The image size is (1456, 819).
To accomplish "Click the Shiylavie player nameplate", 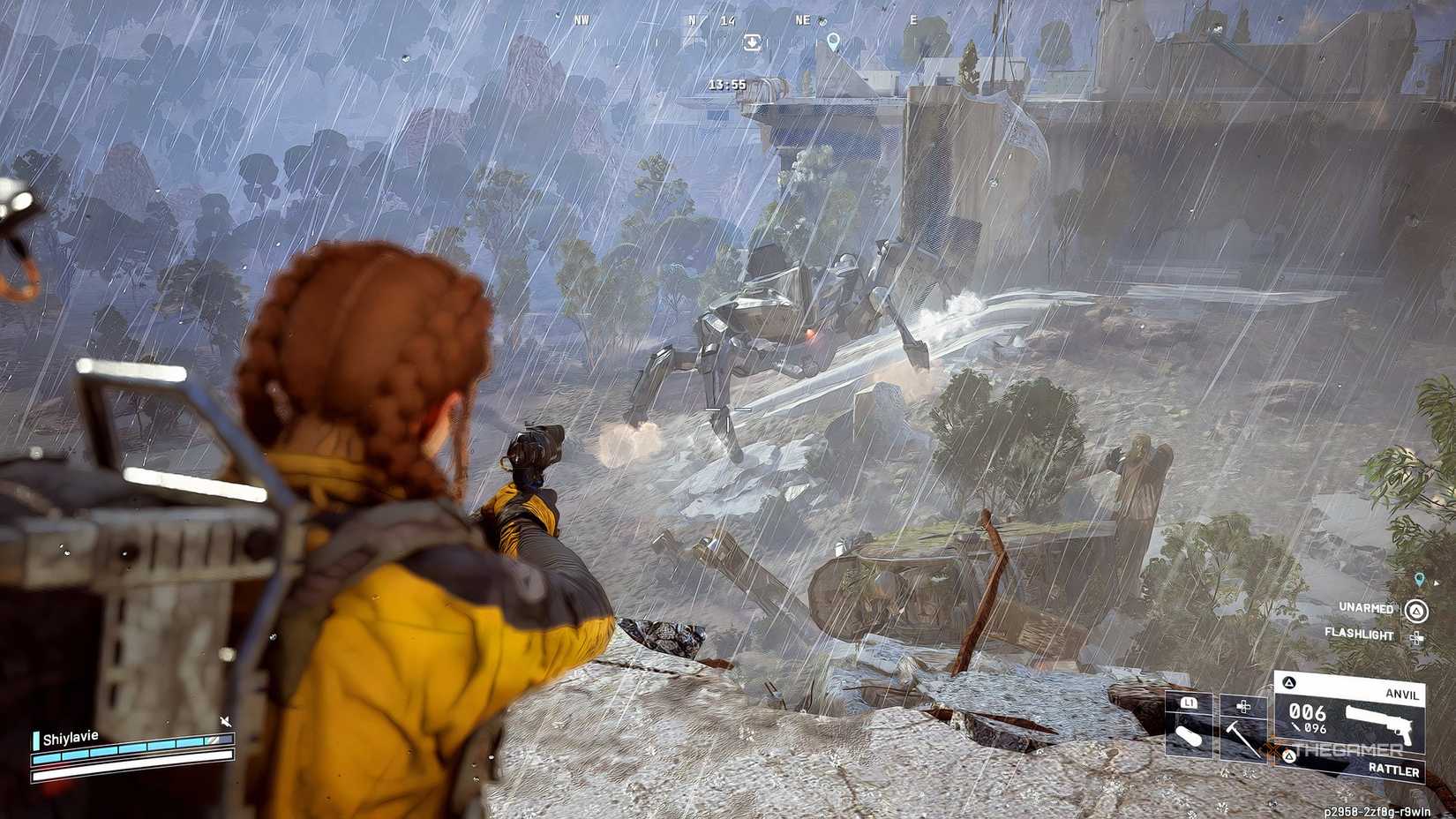I will [69, 738].
